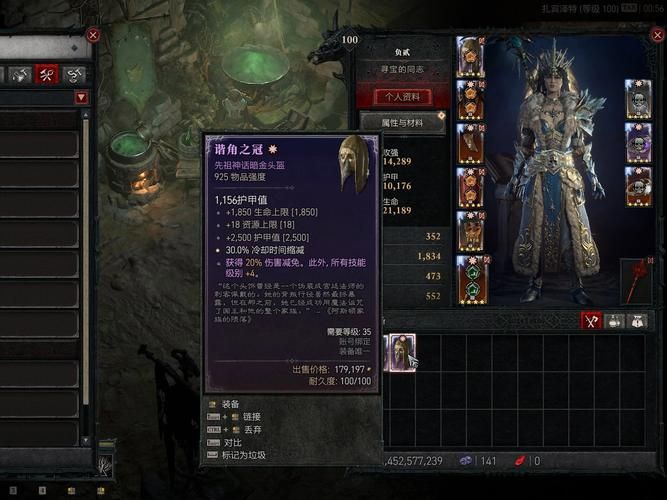The width and height of the screenshot is (667, 500).
Task: Select the equipped helm slot
Action: [x=470, y=56]
